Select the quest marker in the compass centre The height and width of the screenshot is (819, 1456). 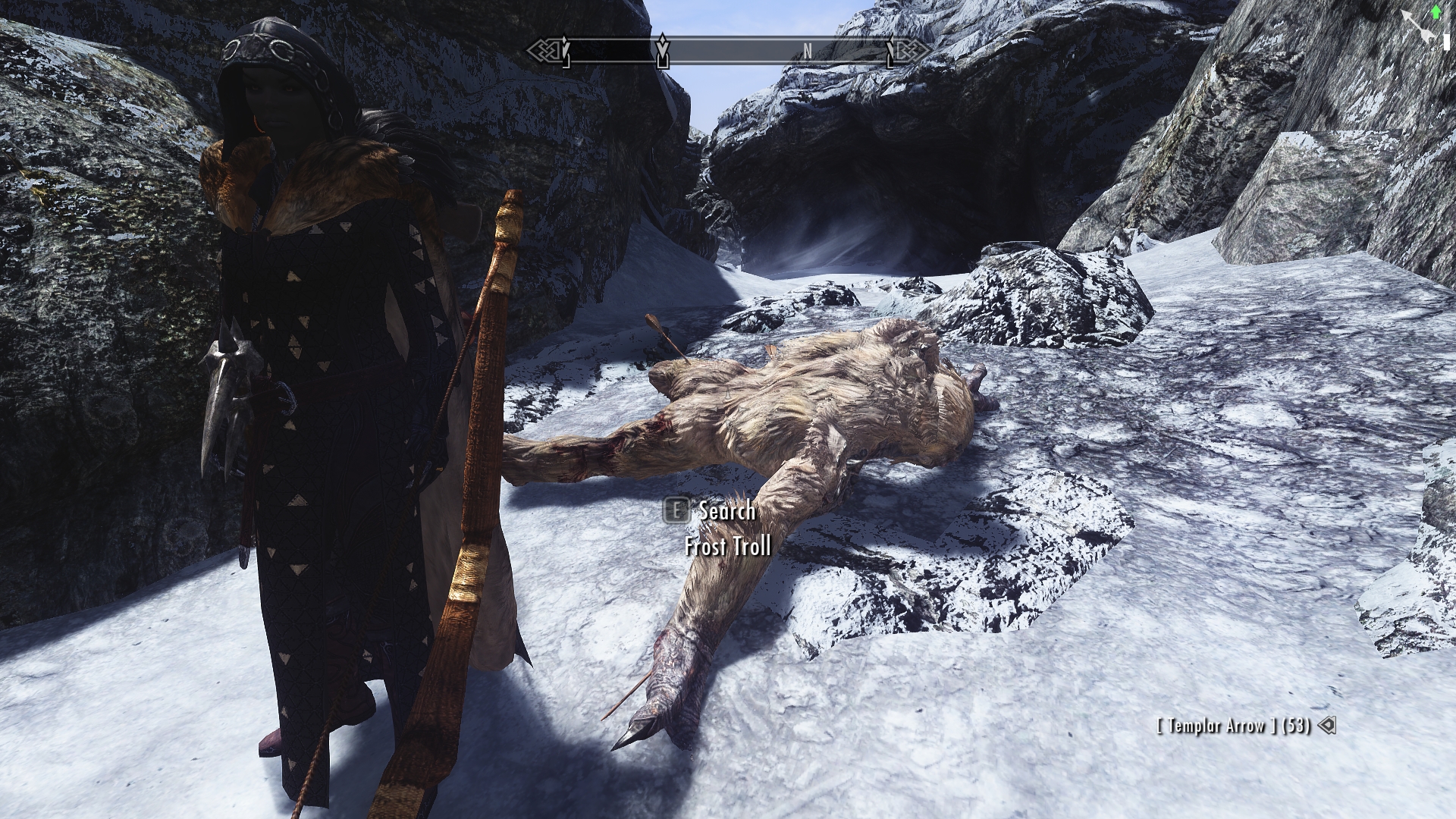663,50
